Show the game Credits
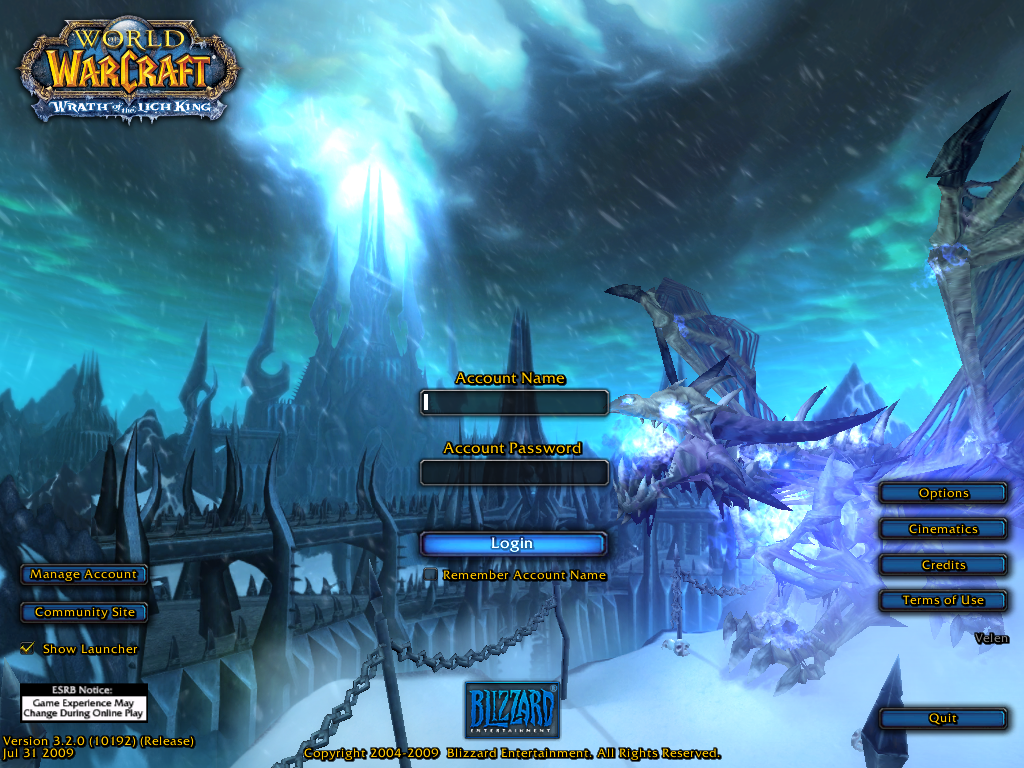 coord(943,565)
